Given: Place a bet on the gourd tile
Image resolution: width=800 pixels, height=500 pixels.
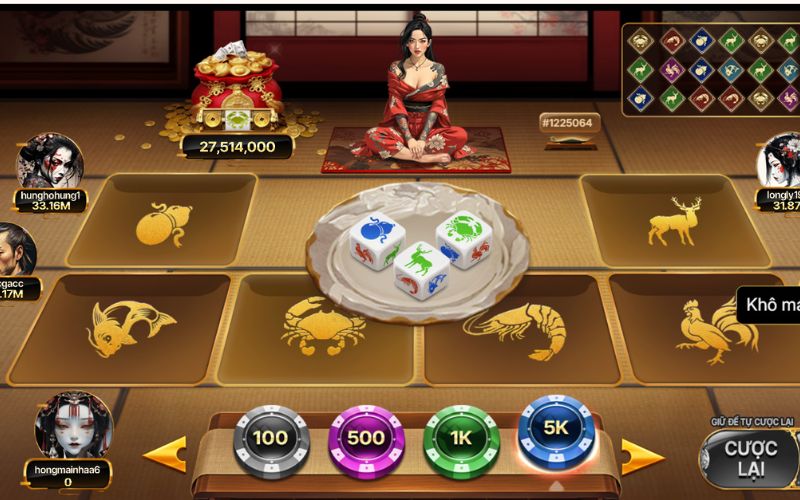Looking at the screenshot, I should (x=165, y=222).
